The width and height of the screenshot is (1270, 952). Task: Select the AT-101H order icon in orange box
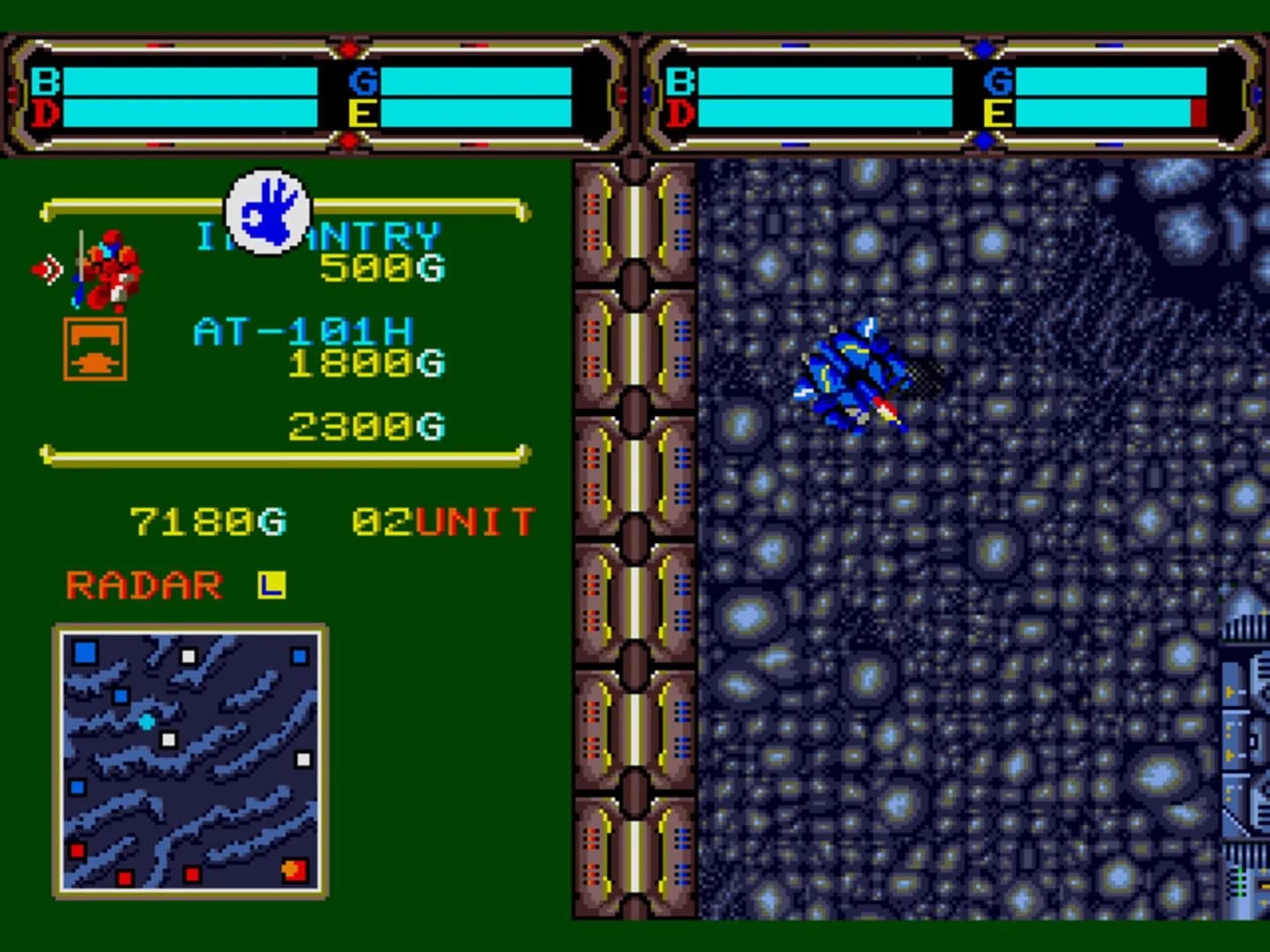95,348
